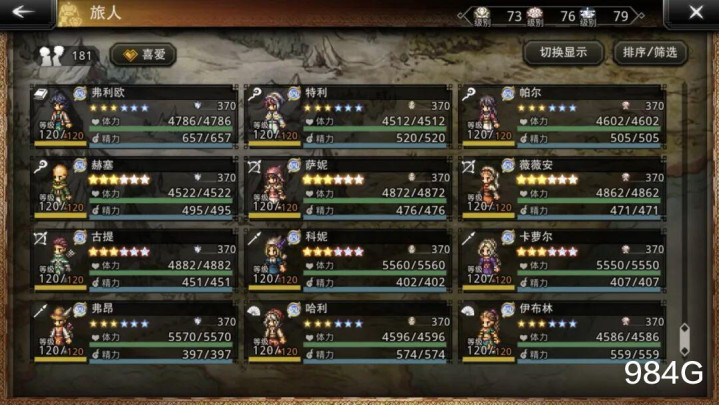Image resolution: width=719 pixels, height=405 pixels.
Task: Click the traveler list scrollbar handle
Action: tap(685, 338)
